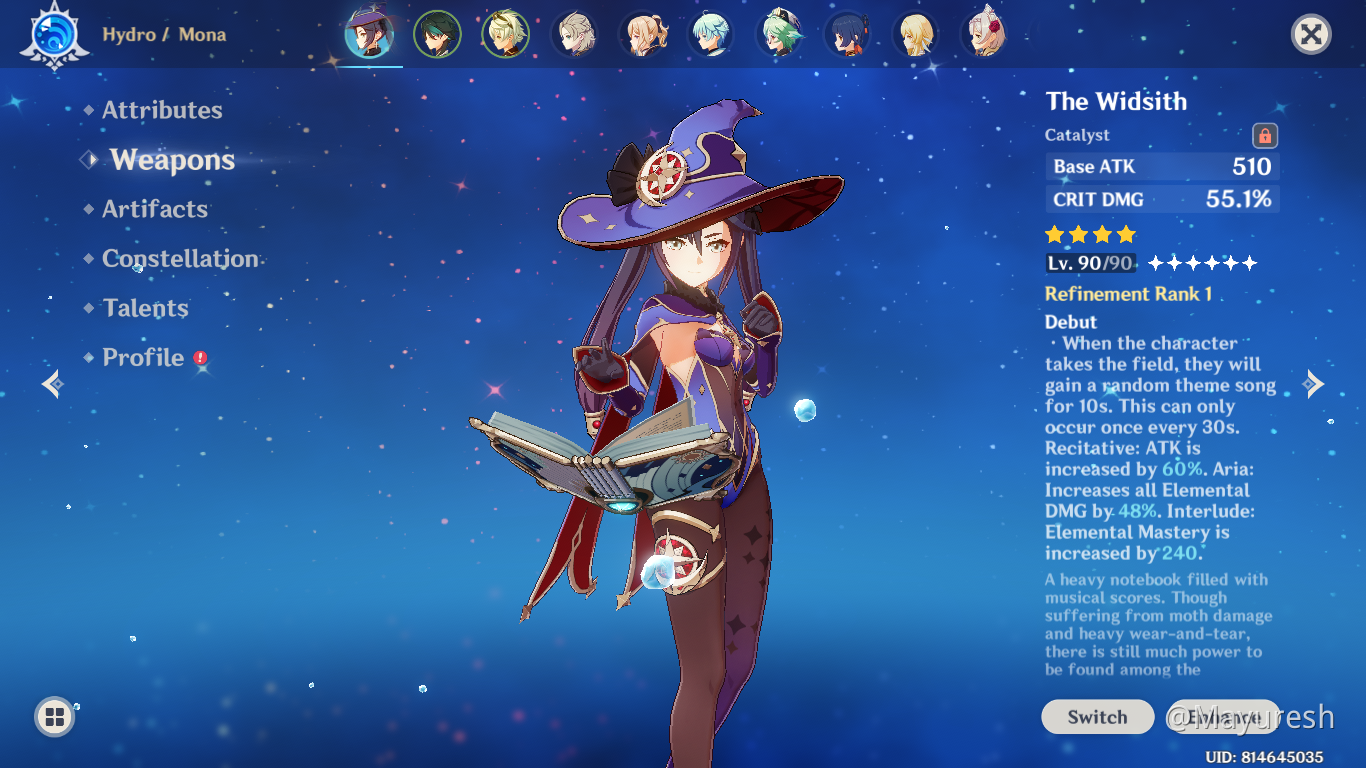Screen dimensions: 1366x768
Task: Open the Profile section with notification badge
Action: (x=143, y=357)
